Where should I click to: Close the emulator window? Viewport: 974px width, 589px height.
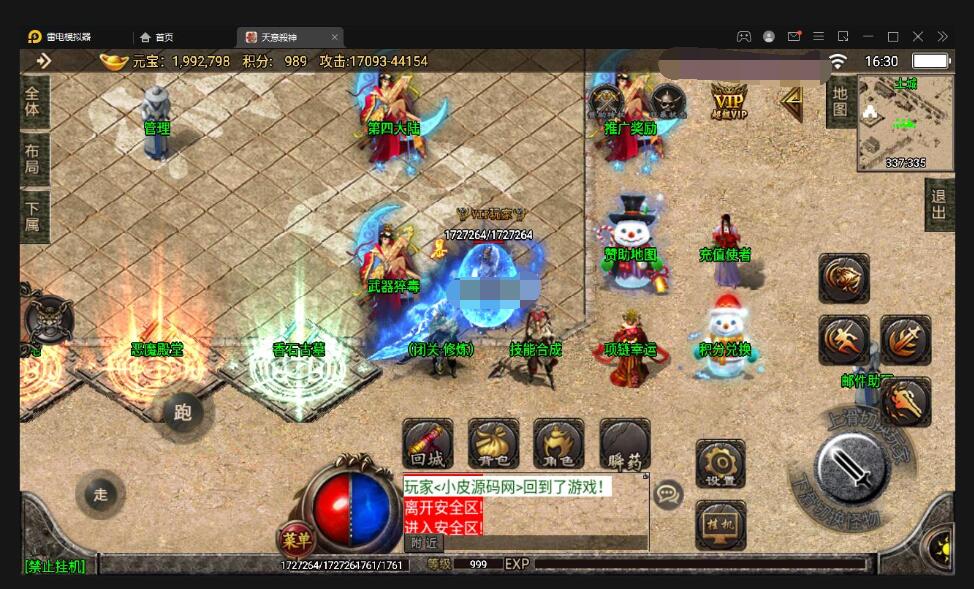coord(918,37)
